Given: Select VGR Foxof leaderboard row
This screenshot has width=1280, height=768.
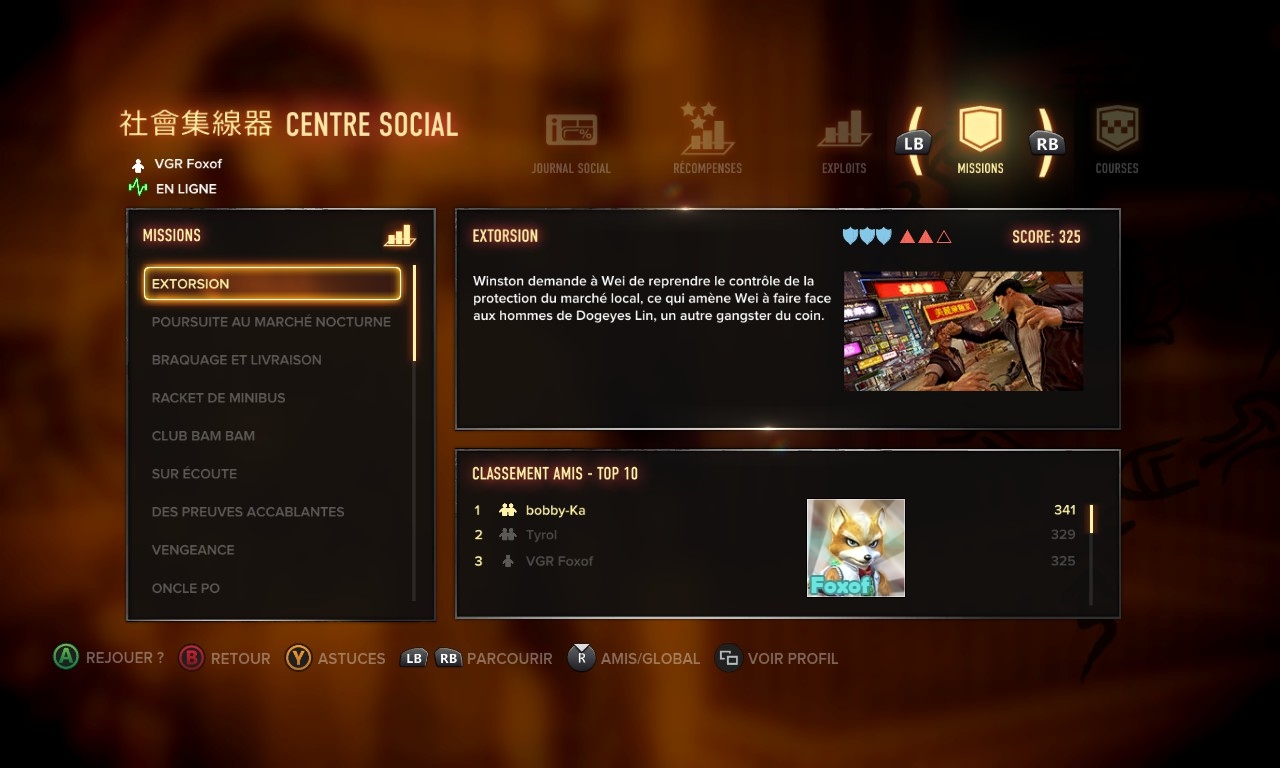Looking at the screenshot, I should (x=560, y=561).
